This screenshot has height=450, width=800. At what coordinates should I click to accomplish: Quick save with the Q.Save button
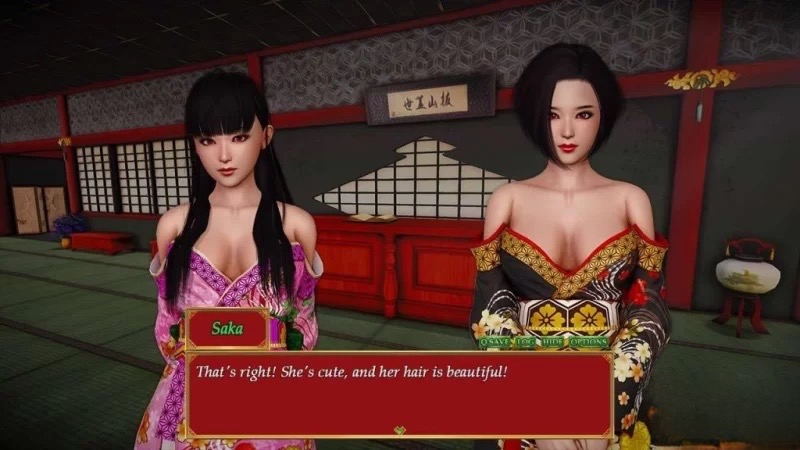click(496, 342)
